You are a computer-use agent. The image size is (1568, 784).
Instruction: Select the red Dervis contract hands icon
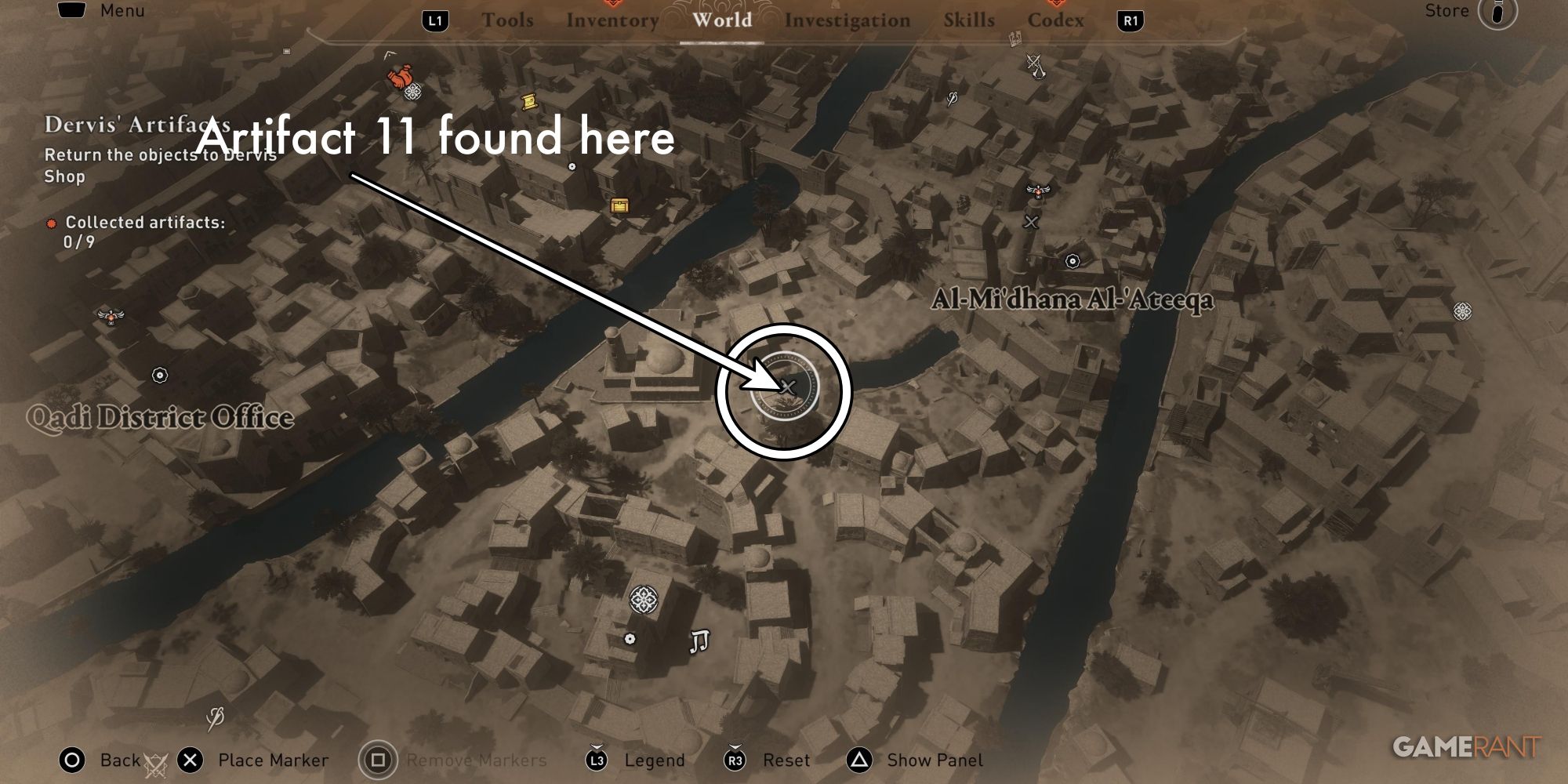[400, 76]
